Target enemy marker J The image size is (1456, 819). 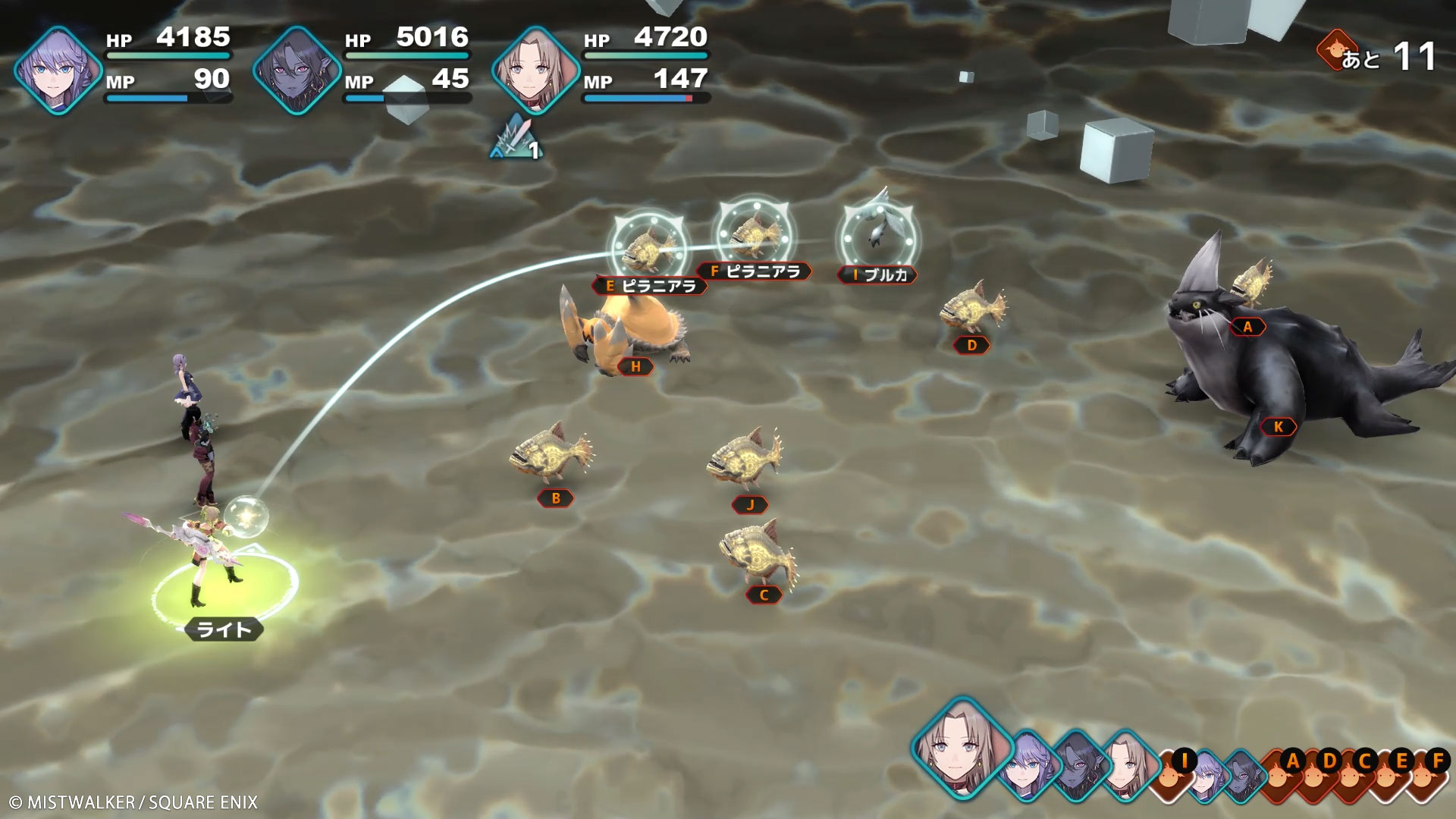click(x=750, y=505)
